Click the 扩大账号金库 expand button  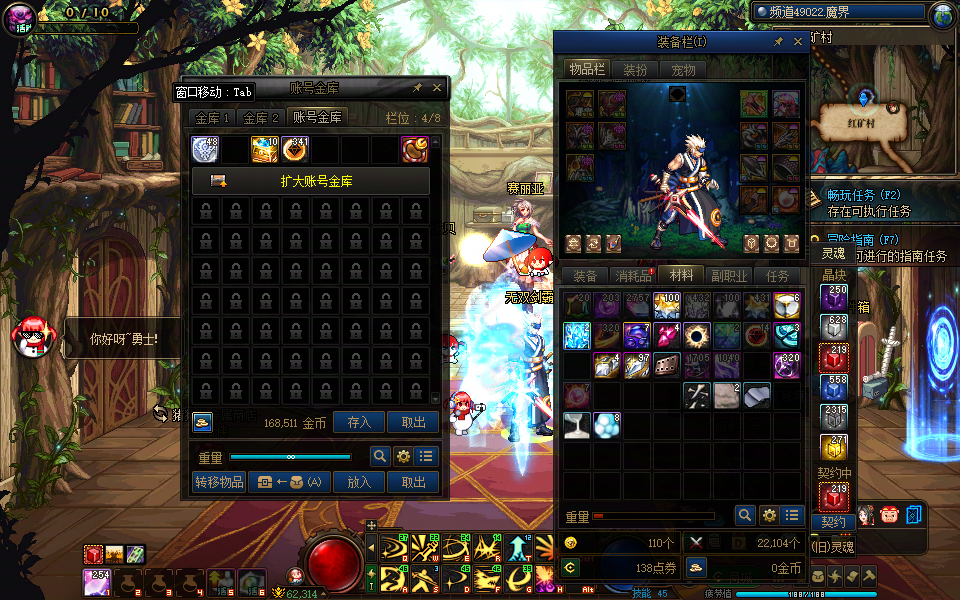(310, 181)
